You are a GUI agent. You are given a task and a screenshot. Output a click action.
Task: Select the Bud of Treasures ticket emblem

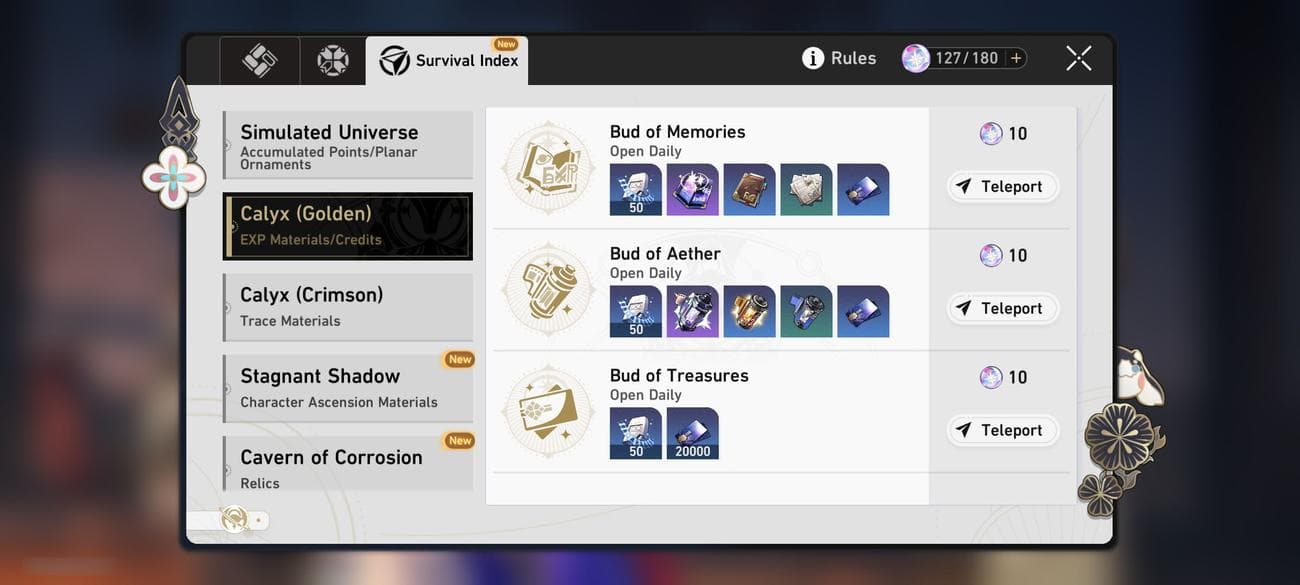point(547,411)
